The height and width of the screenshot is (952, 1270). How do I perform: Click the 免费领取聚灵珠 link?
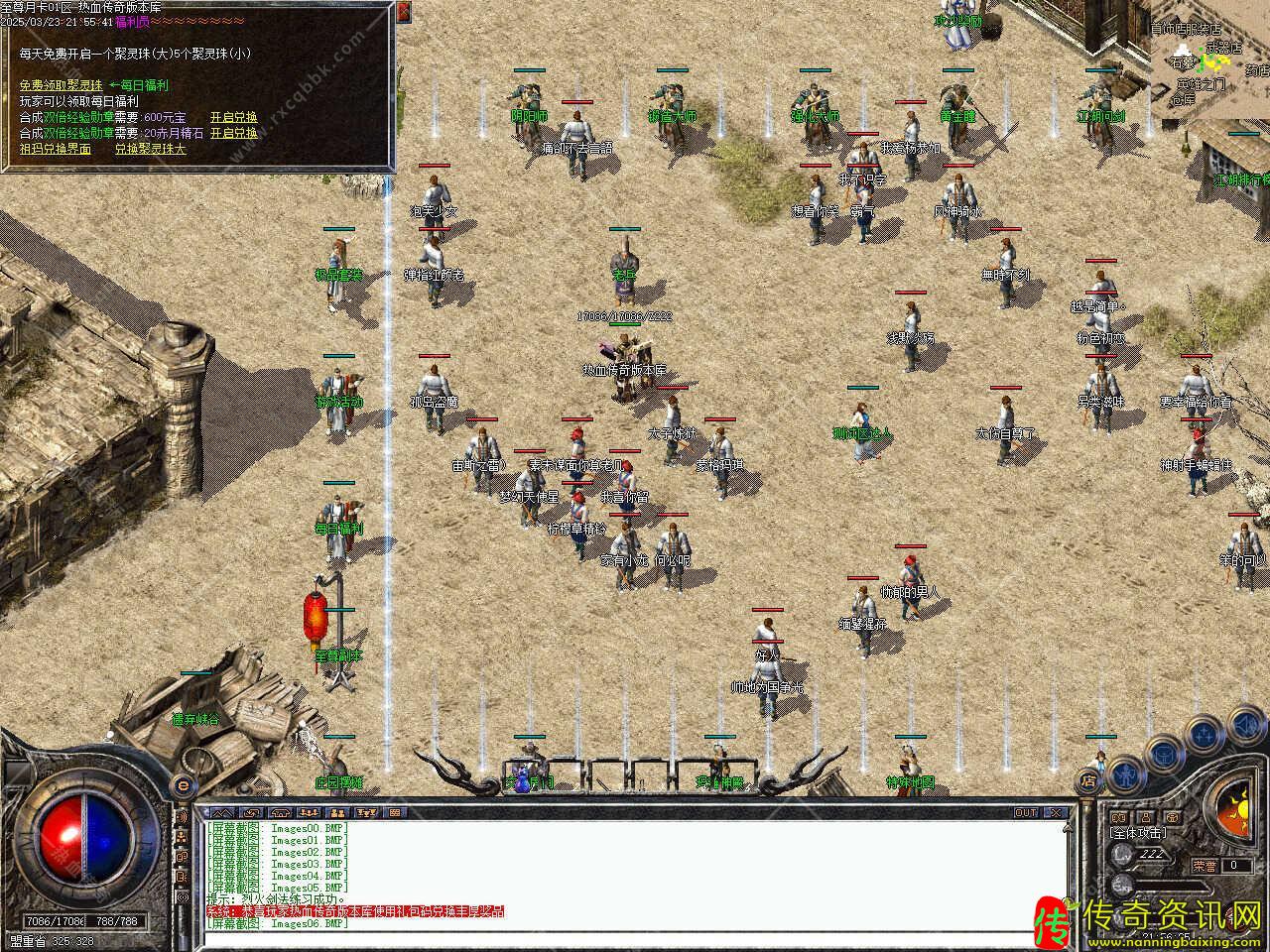point(61,85)
